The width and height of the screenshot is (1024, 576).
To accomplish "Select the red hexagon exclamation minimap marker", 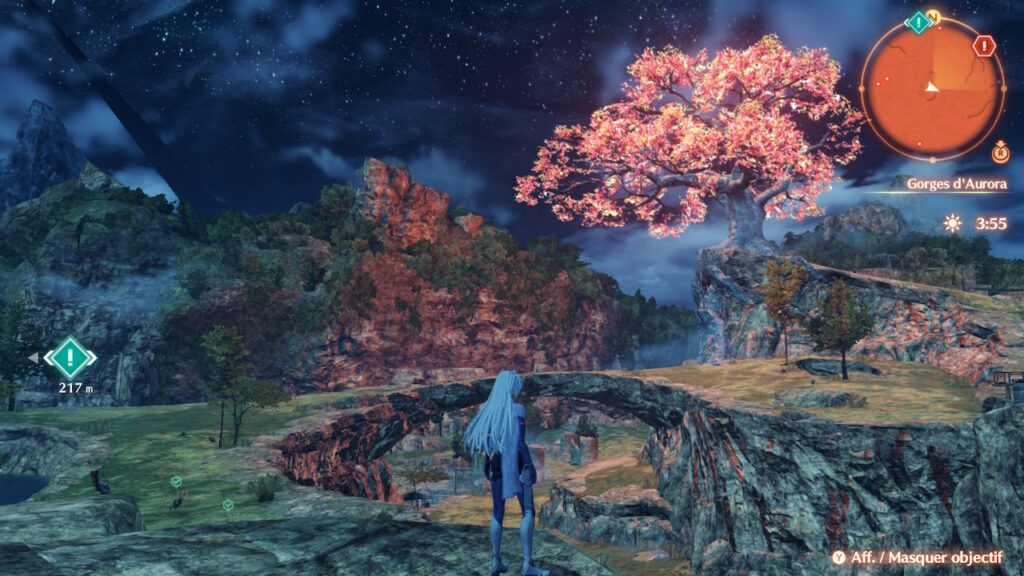I will click(x=985, y=46).
